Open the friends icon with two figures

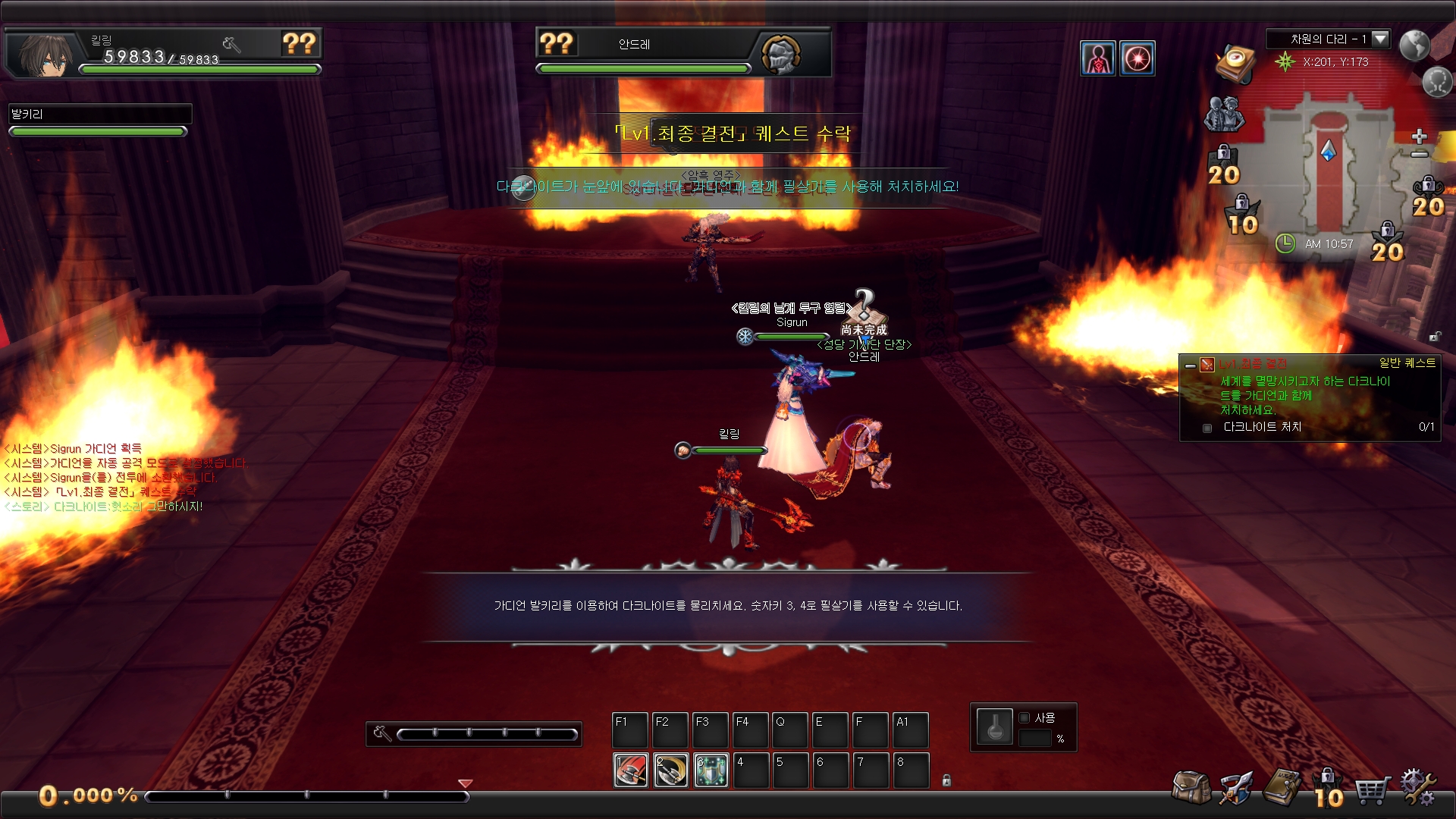coord(1224,114)
